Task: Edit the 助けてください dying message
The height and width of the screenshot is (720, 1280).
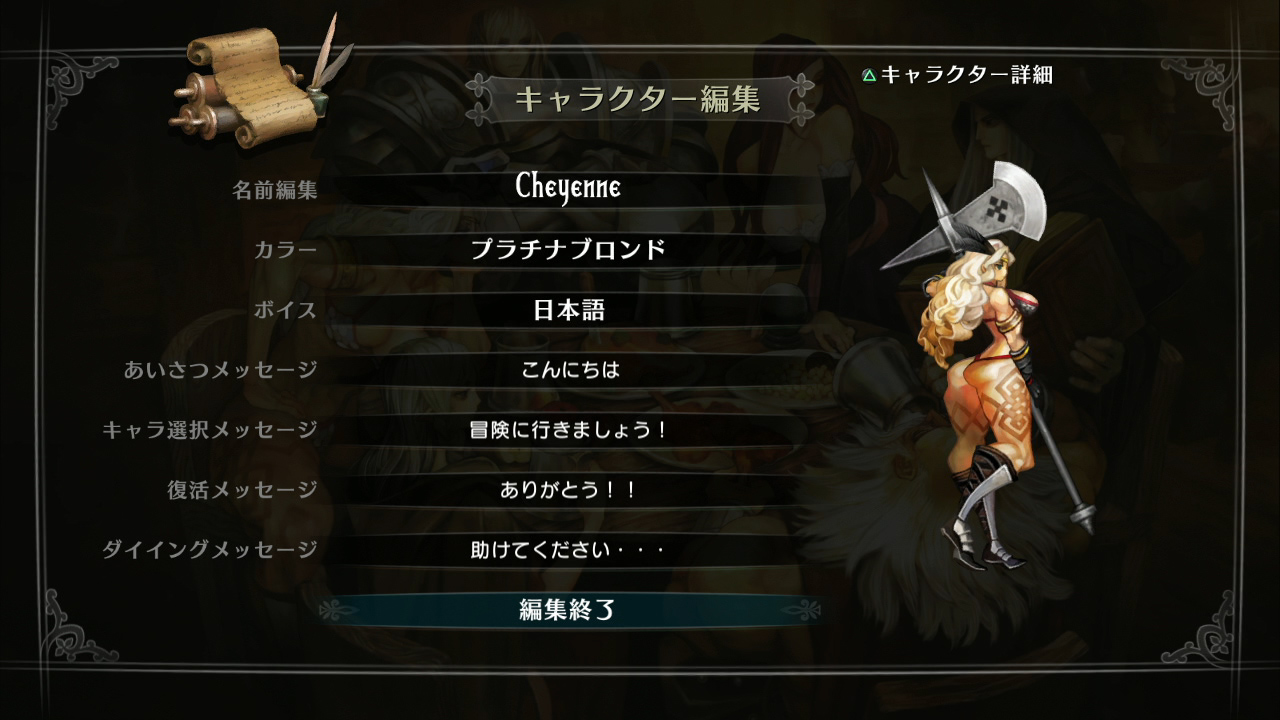Action: pyautogui.click(x=568, y=550)
